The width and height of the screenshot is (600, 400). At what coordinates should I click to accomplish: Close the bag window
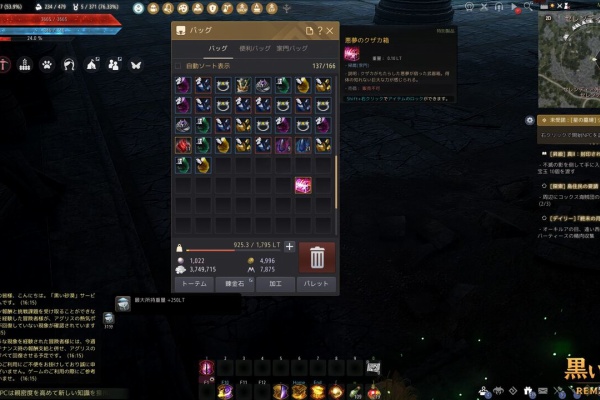pos(331,31)
